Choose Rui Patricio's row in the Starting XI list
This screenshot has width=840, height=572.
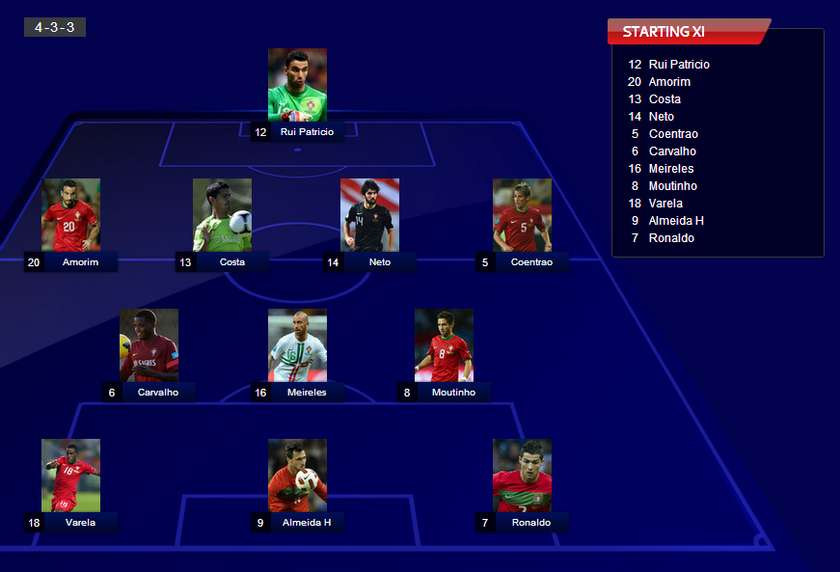[678, 64]
